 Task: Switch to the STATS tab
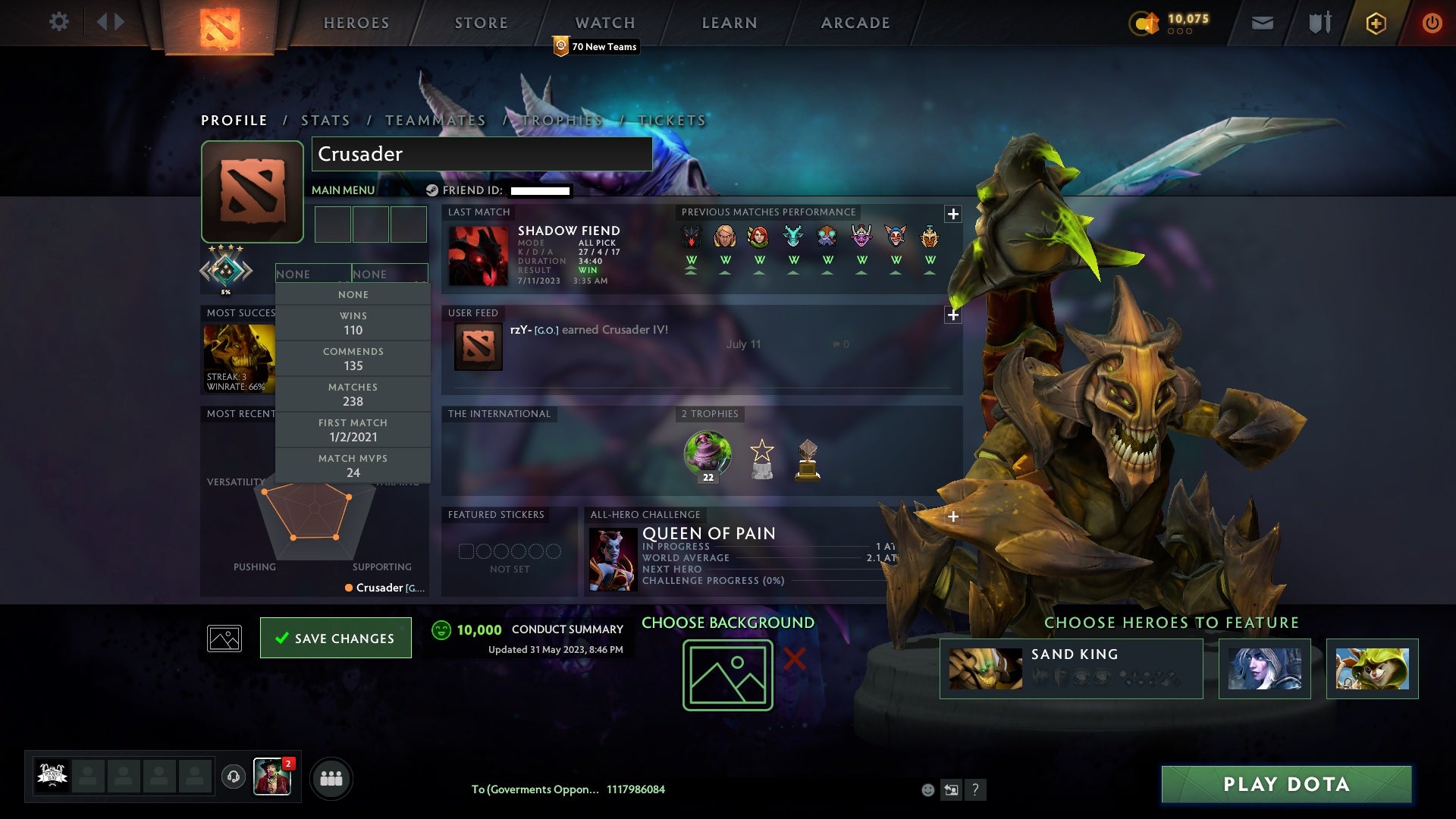[325, 120]
